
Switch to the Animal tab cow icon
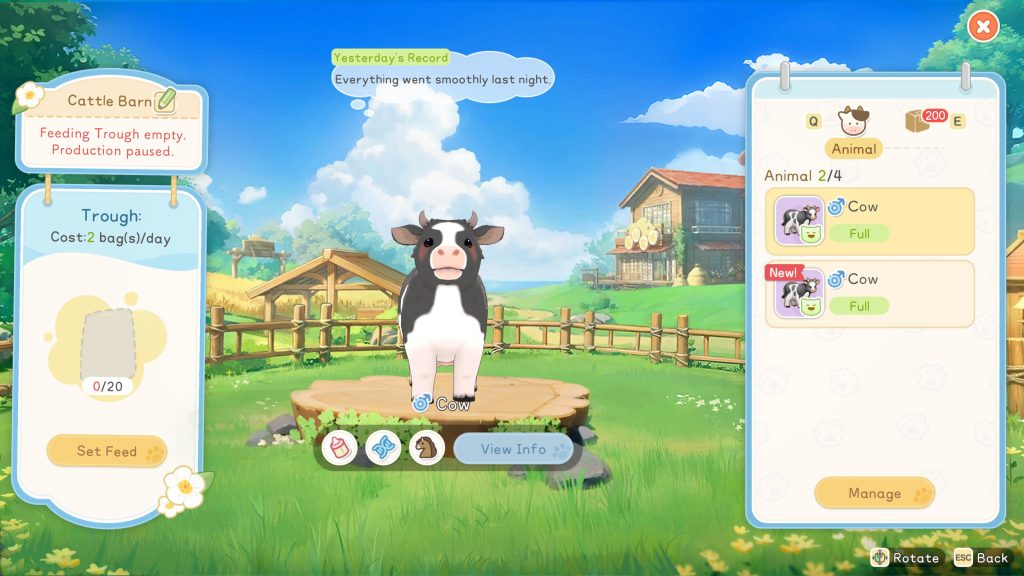point(854,122)
